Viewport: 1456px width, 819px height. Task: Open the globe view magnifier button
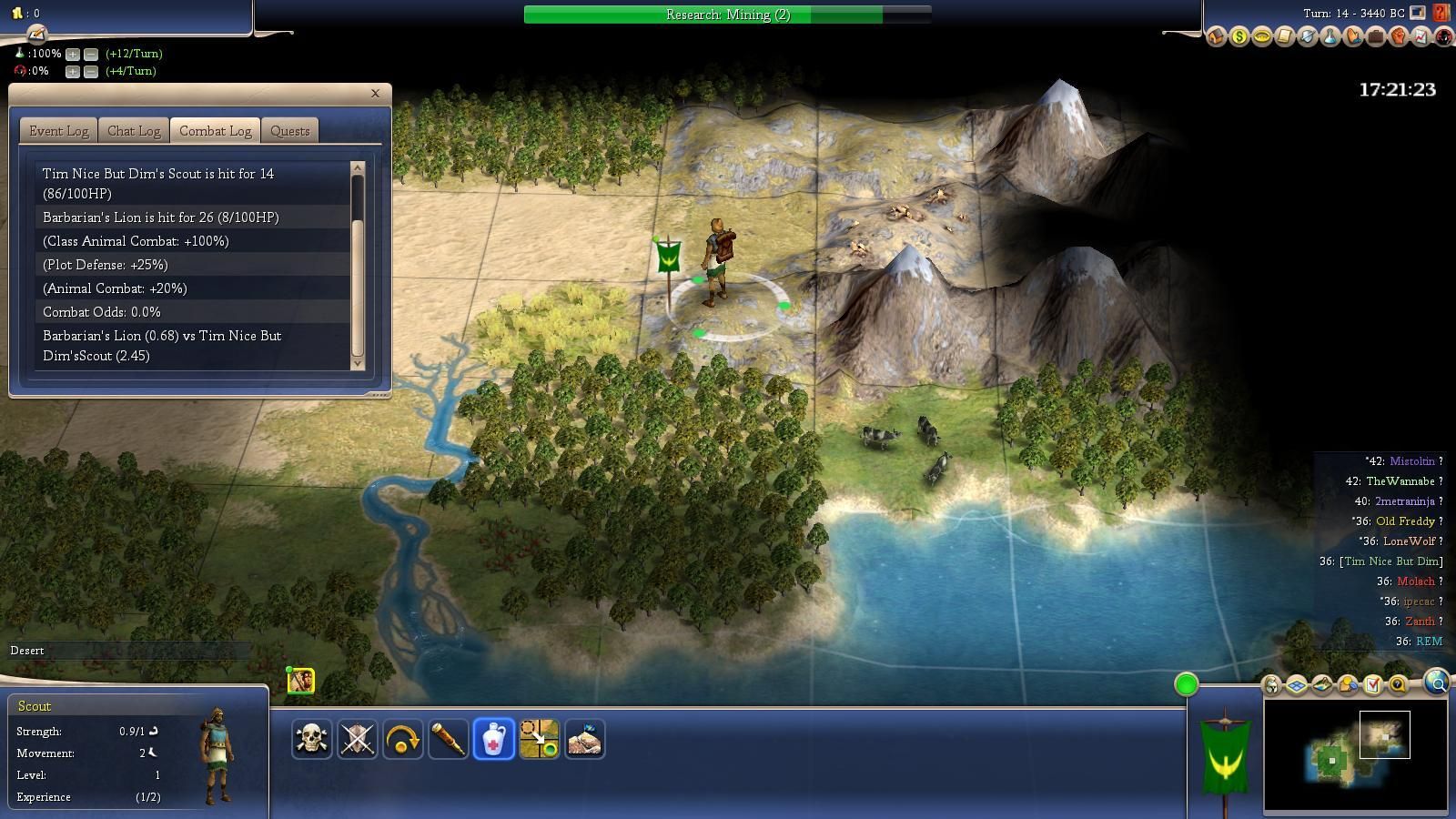[x=1437, y=682]
